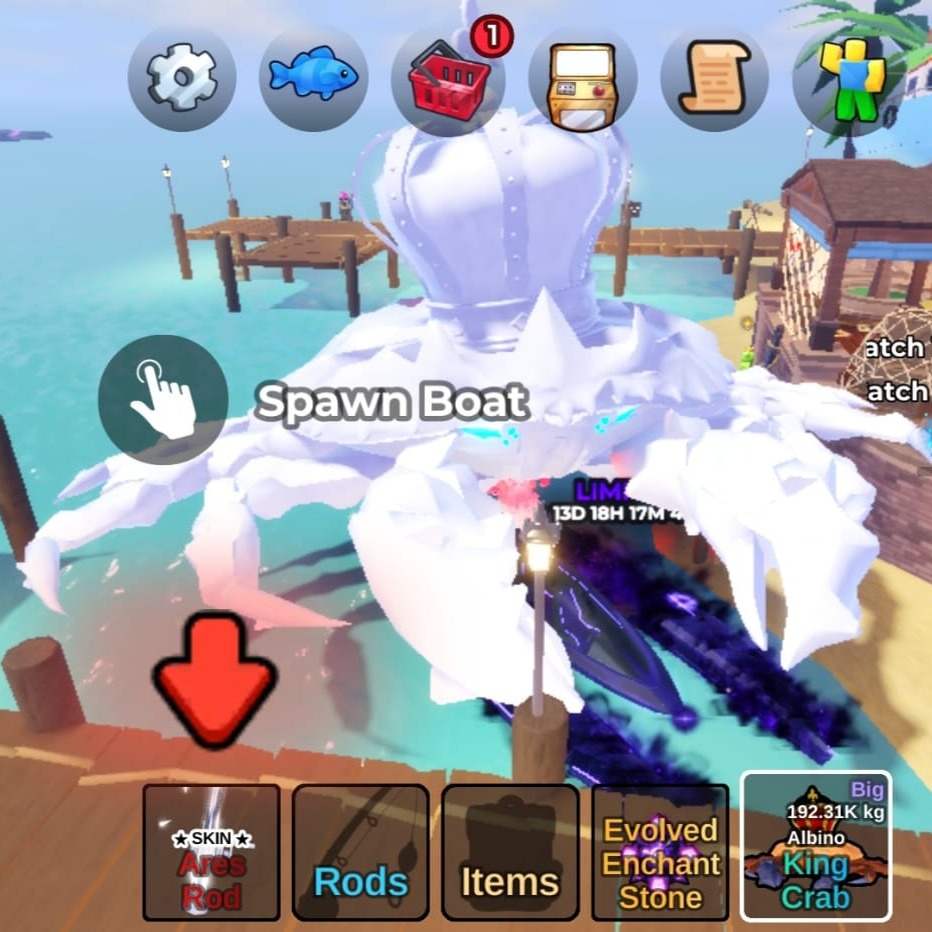Open the arcade machine menu
This screenshot has height=932, width=932.
click(582, 78)
